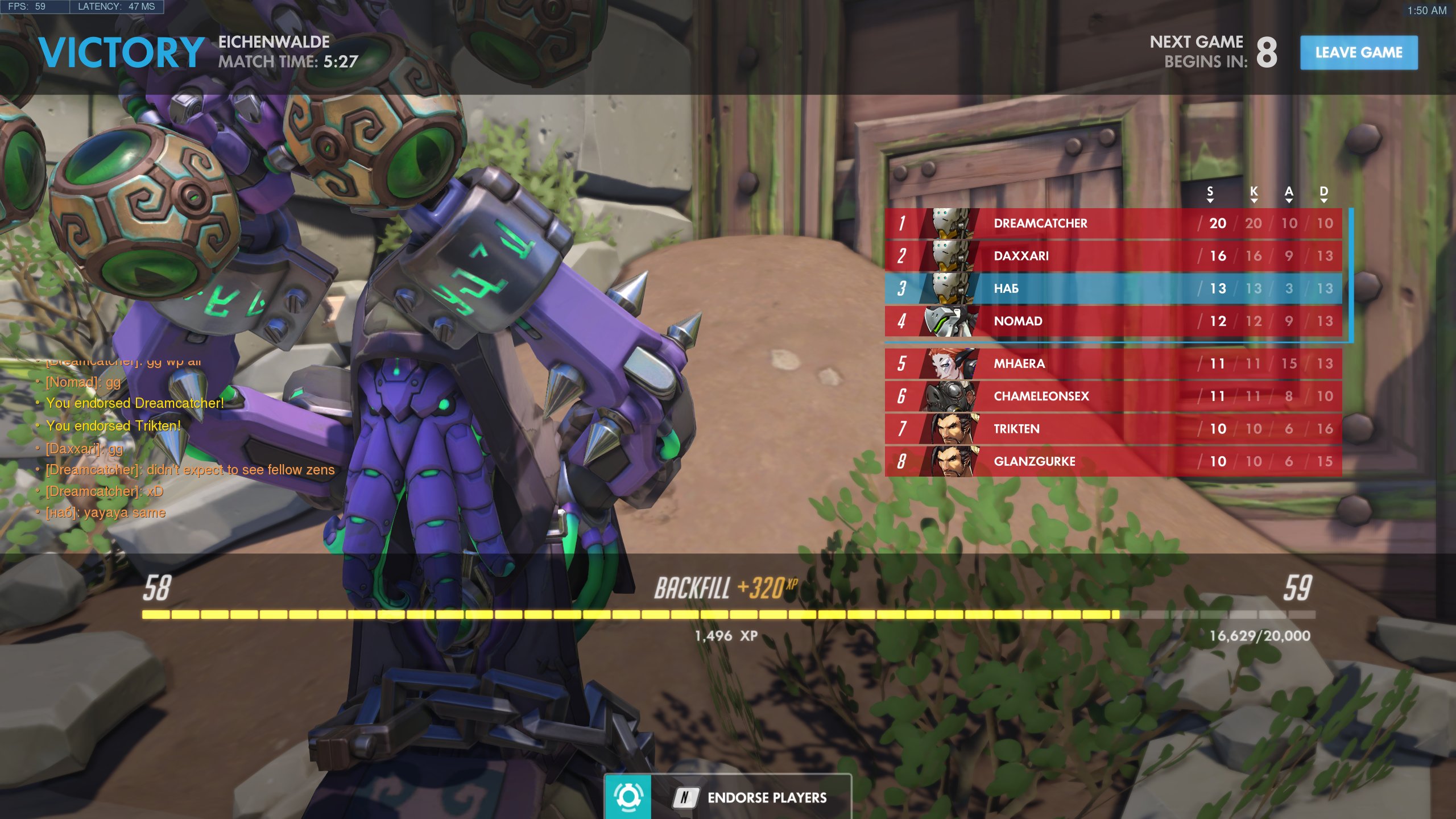Choose Trikten's scoreboard row
This screenshot has width=1456, height=819.
[1112, 429]
